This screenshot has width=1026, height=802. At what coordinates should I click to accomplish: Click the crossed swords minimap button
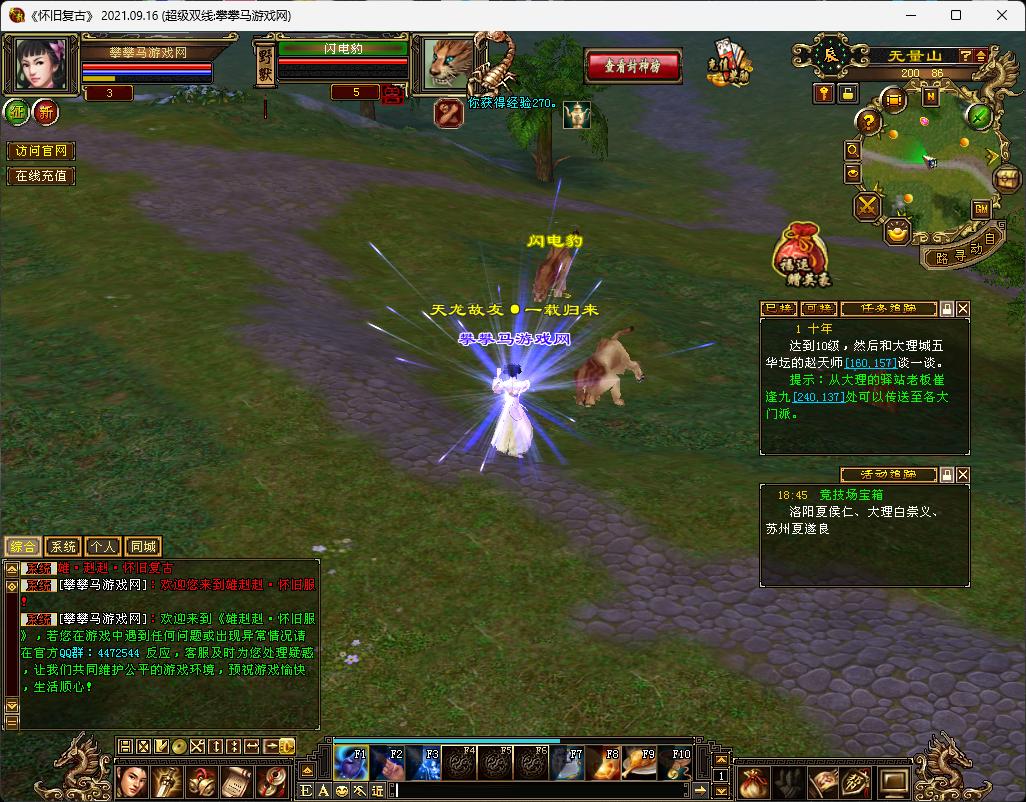pos(866,207)
